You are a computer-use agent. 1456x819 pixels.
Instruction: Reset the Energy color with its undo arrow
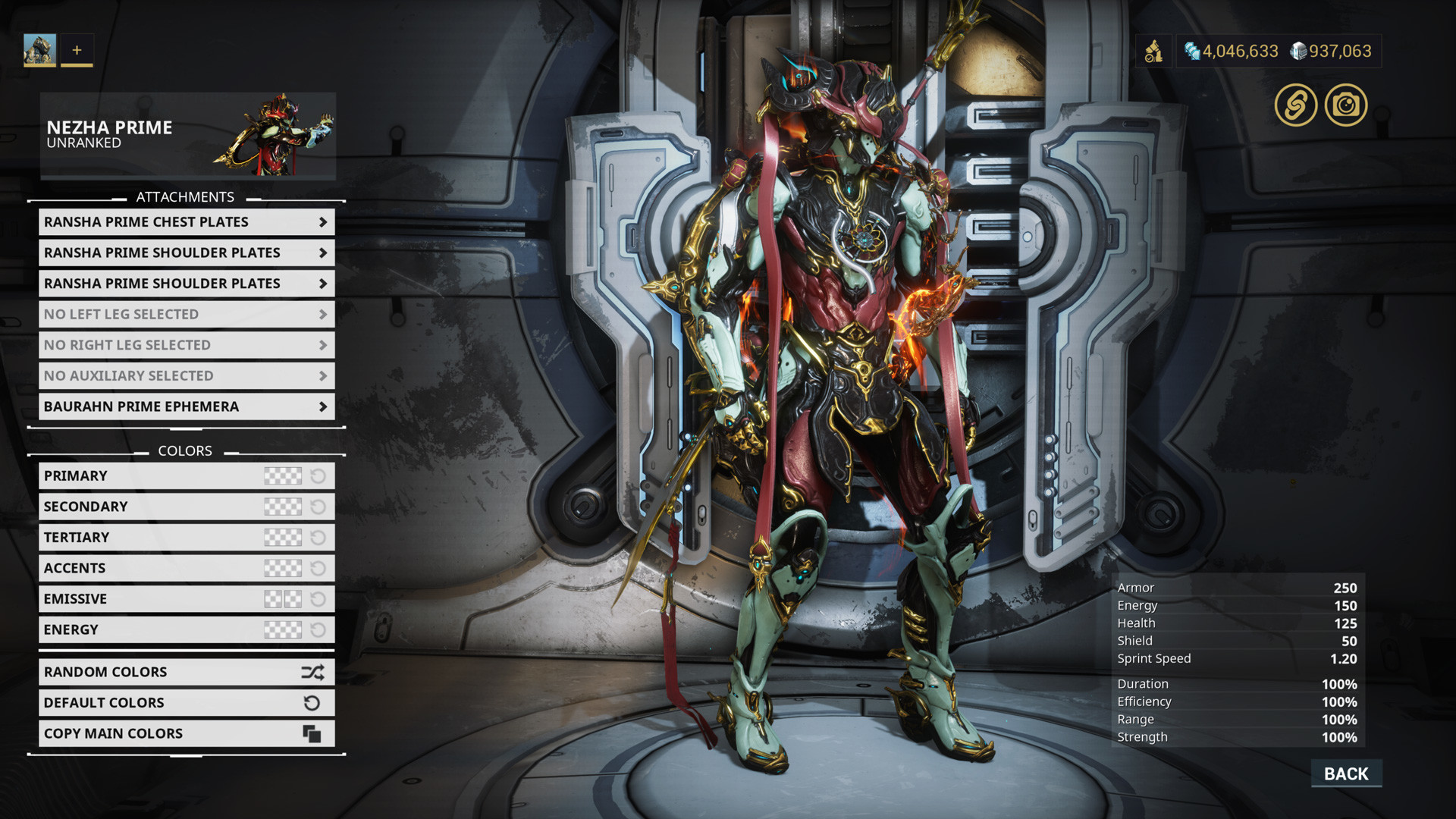[317, 629]
